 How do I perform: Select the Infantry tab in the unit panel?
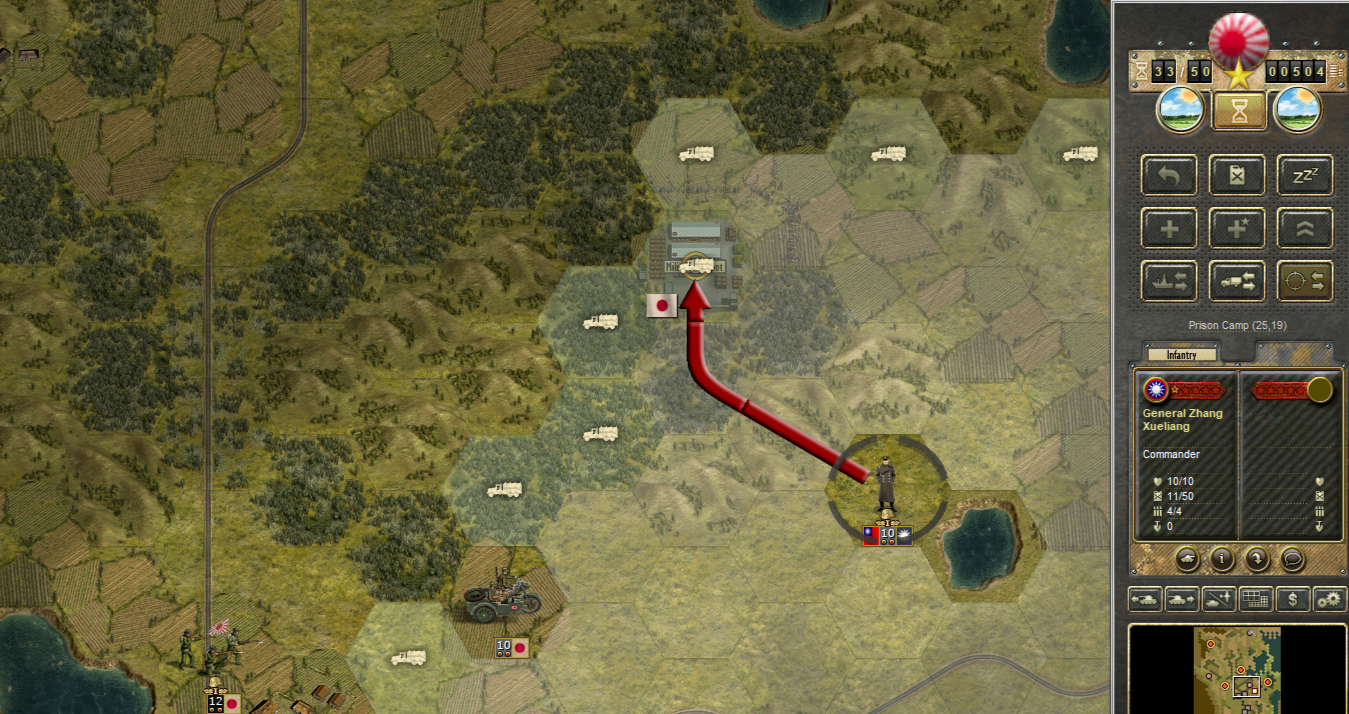pos(1182,354)
